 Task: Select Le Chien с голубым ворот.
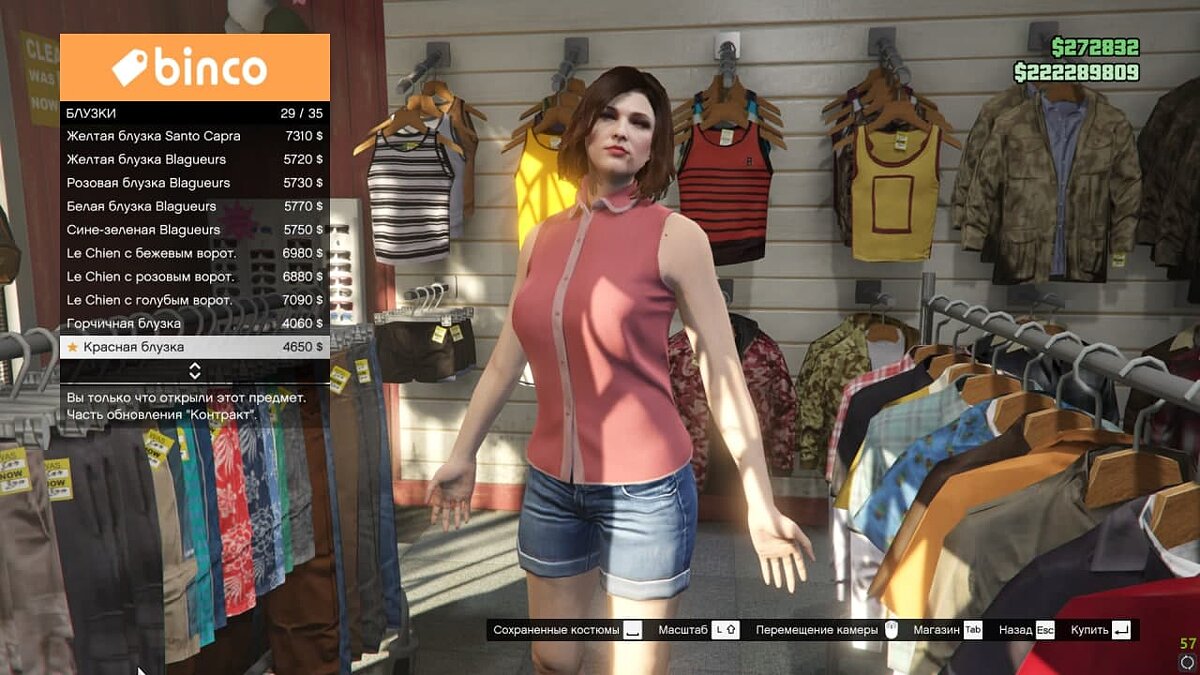[195, 300]
